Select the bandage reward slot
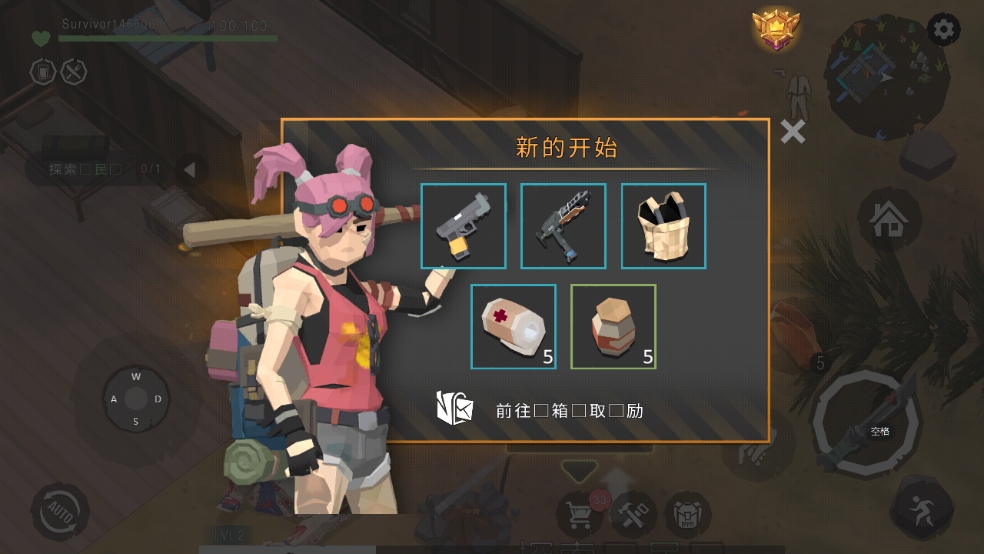 513,326
